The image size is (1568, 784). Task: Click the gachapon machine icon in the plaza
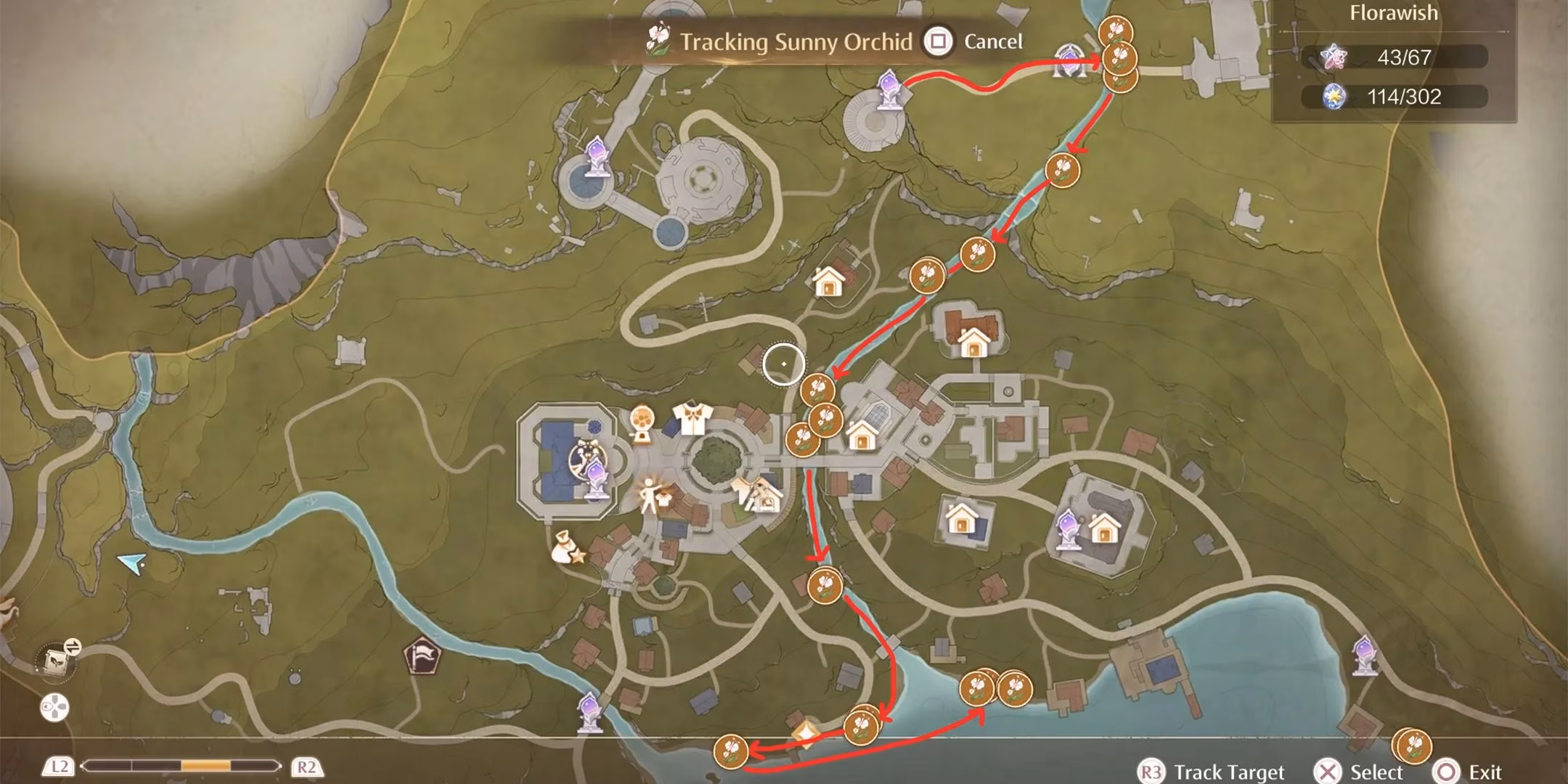[643, 420]
